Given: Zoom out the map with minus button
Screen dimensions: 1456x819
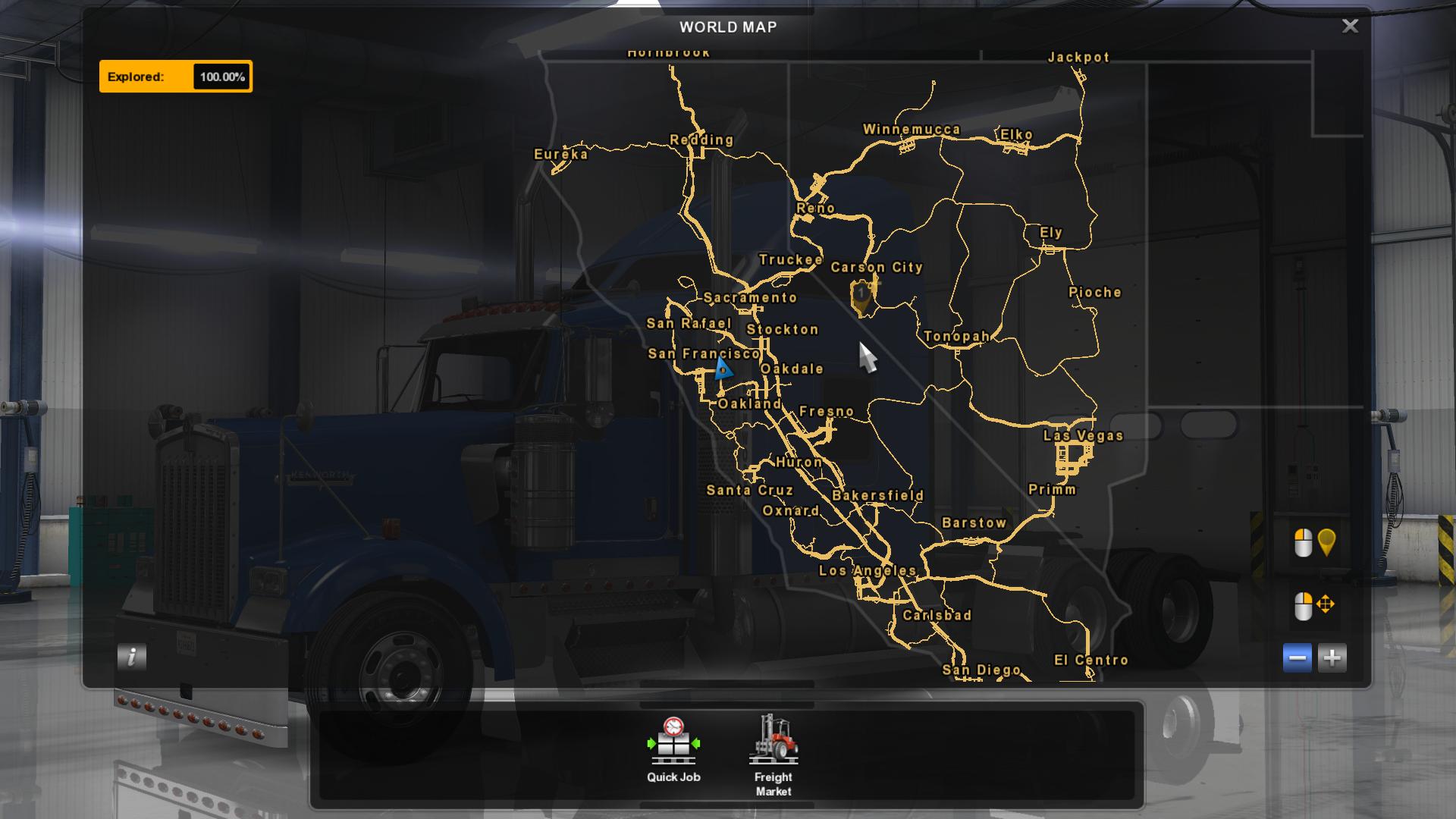Looking at the screenshot, I should click(1298, 657).
